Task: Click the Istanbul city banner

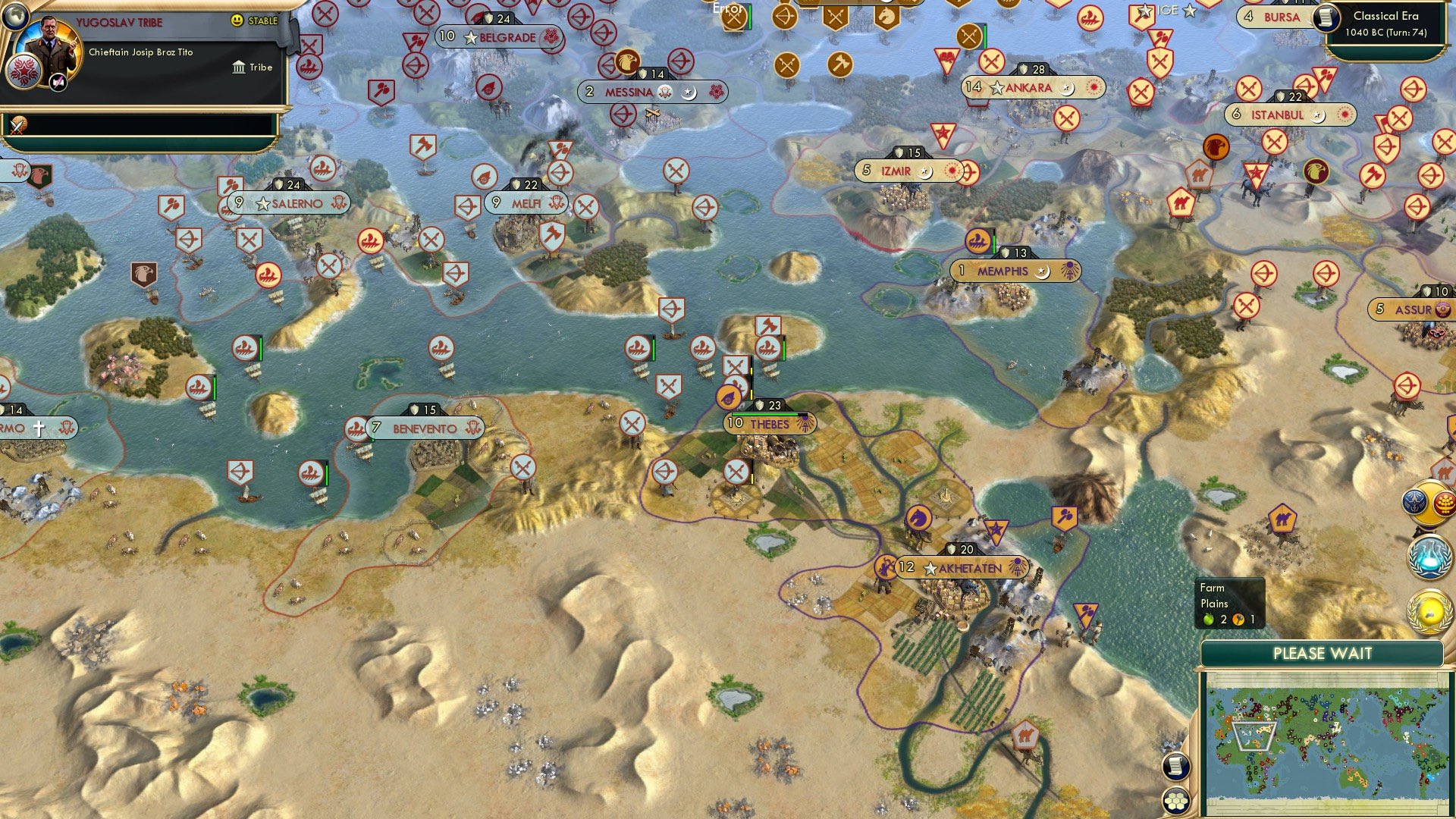Action: (1289, 116)
